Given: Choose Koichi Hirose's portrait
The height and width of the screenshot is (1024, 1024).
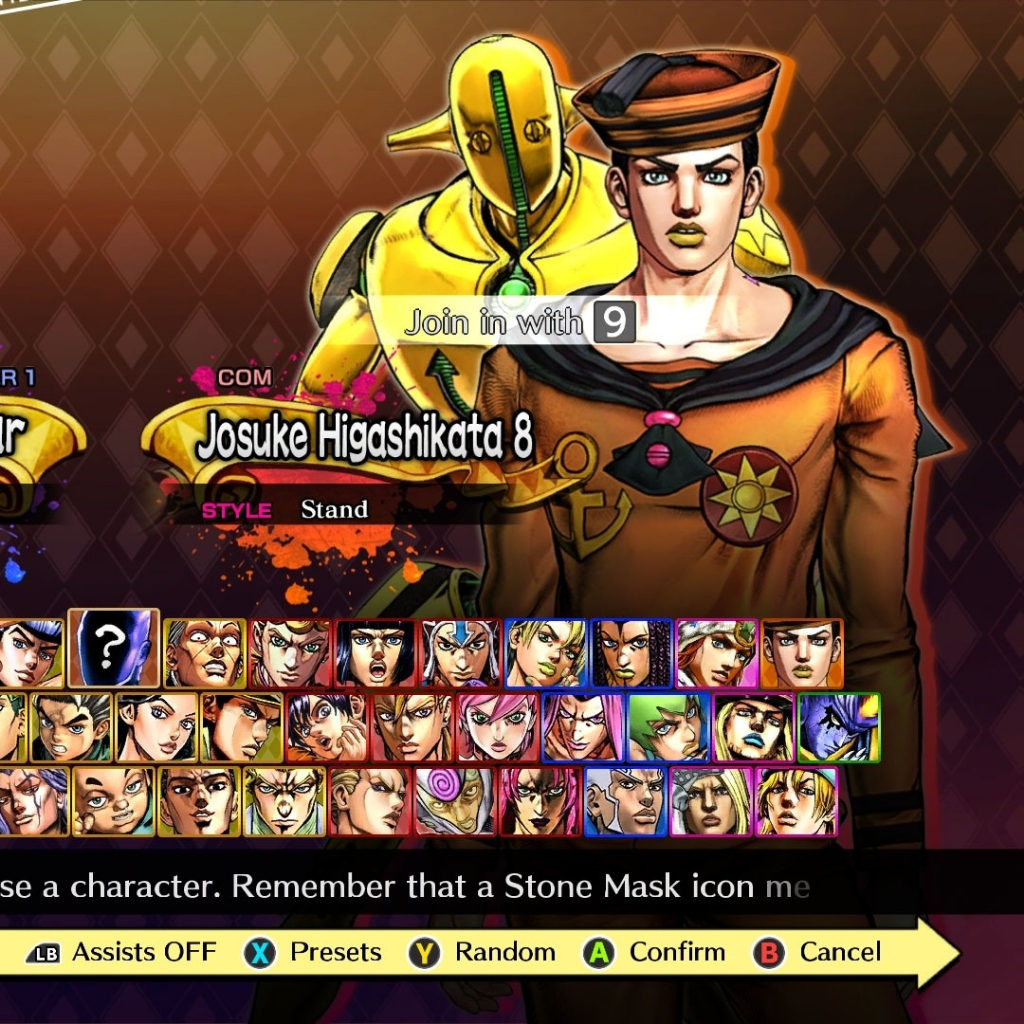Looking at the screenshot, I should point(70,727).
